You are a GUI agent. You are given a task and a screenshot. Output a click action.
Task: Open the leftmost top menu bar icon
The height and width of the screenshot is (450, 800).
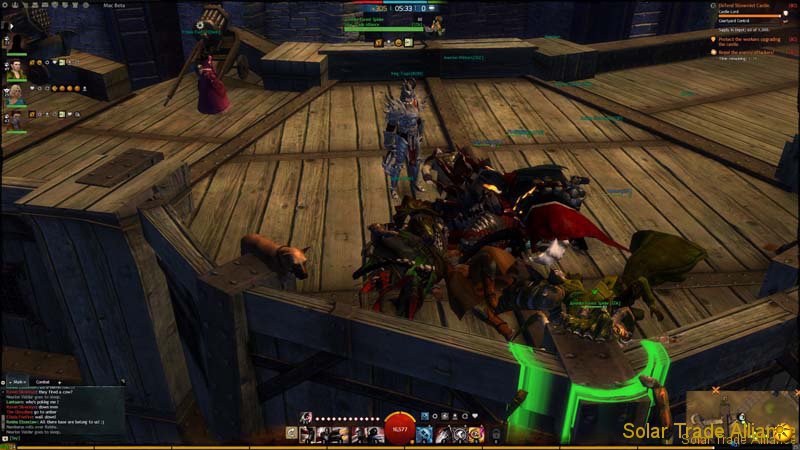pyautogui.click(x=5, y=6)
